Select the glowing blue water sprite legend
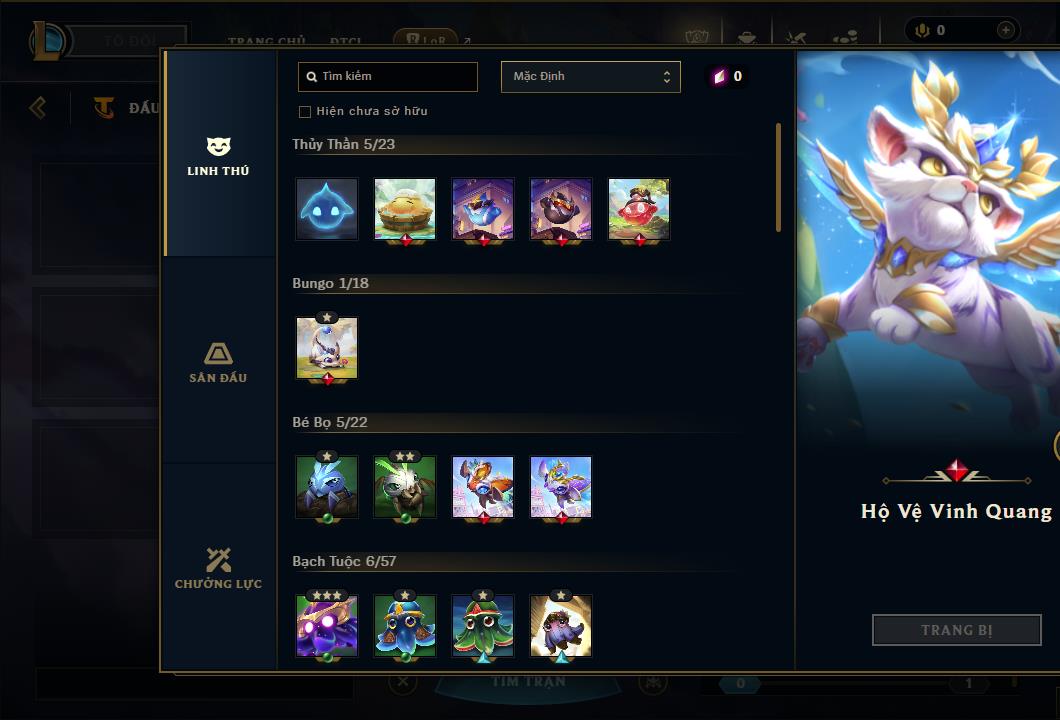The height and width of the screenshot is (720, 1060). pos(327,210)
